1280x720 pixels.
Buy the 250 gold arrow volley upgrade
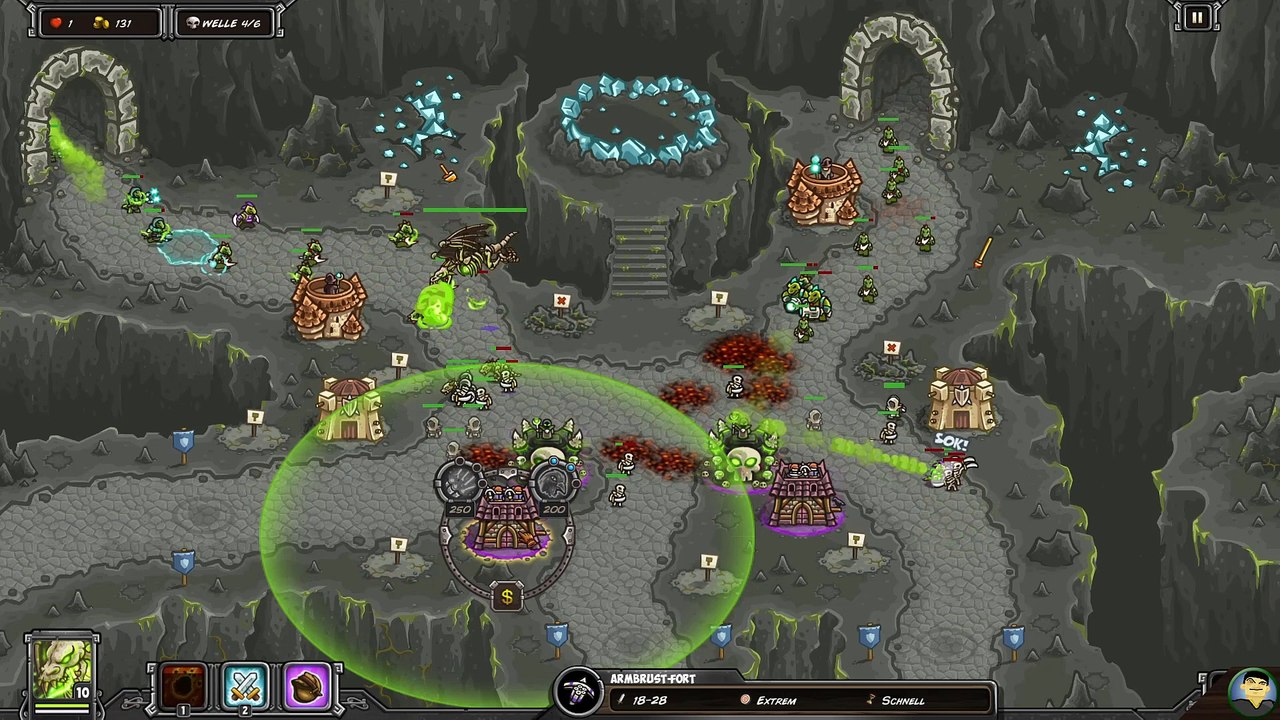(x=460, y=484)
